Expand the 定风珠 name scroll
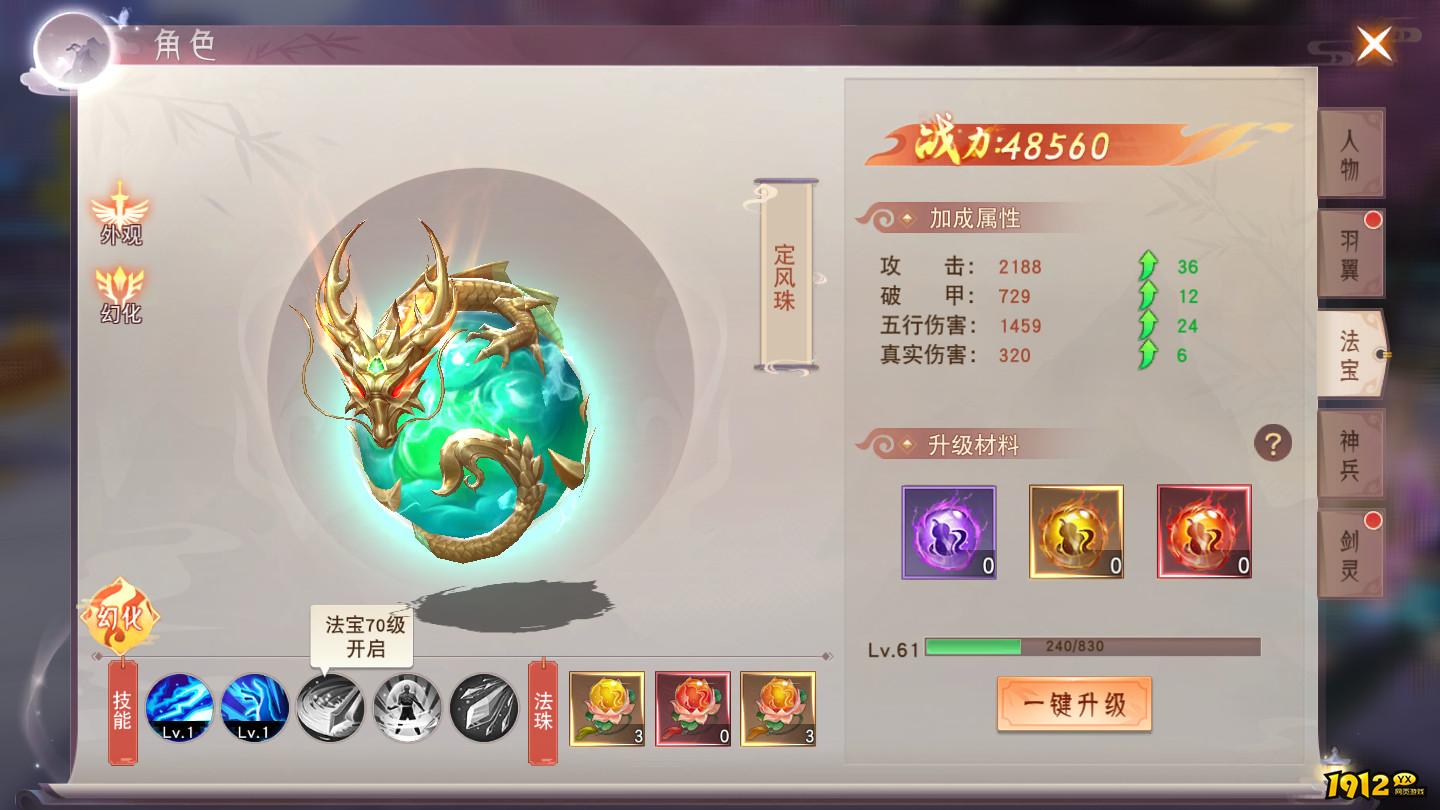Image resolution: width=1440 pixels, height=810 pixels. pyautogui.click(x=782, y=277)
